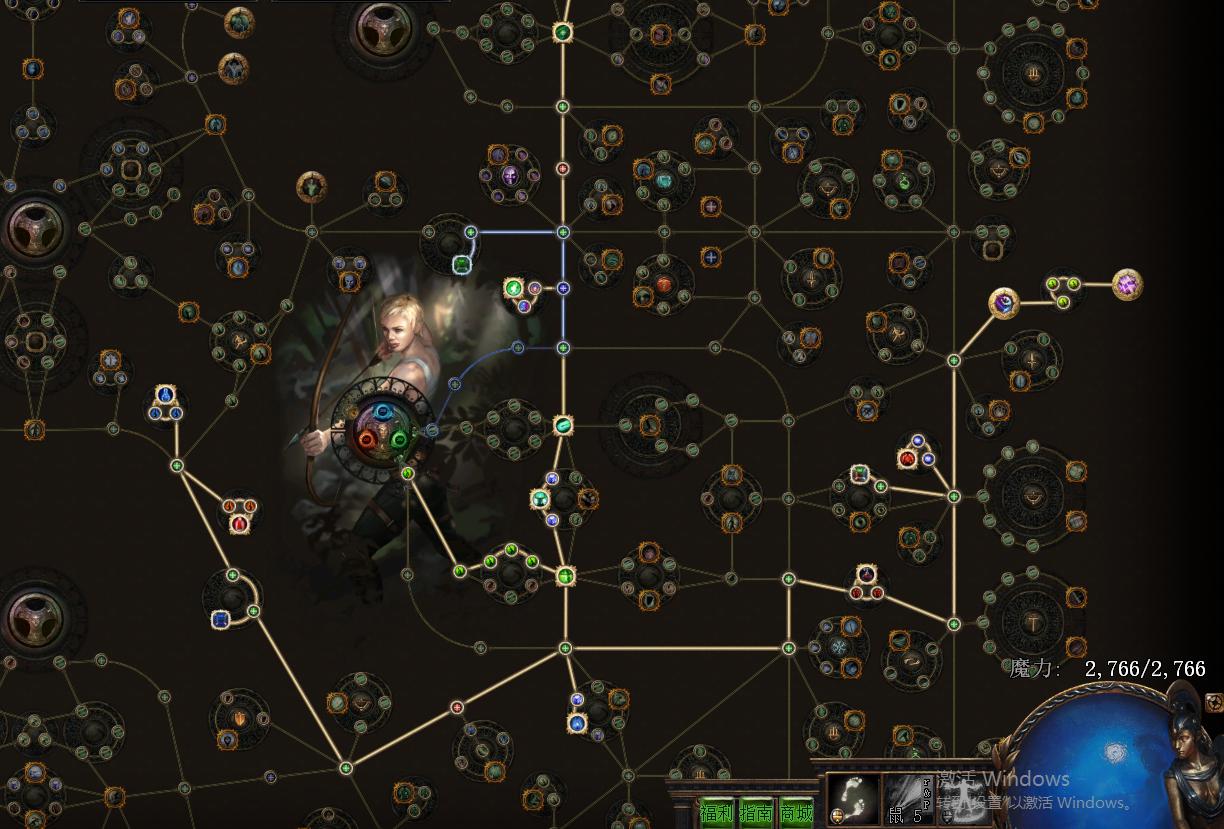The image size is (1224, 829).
Task: Open the 指南 guide button
Action: 756,814
